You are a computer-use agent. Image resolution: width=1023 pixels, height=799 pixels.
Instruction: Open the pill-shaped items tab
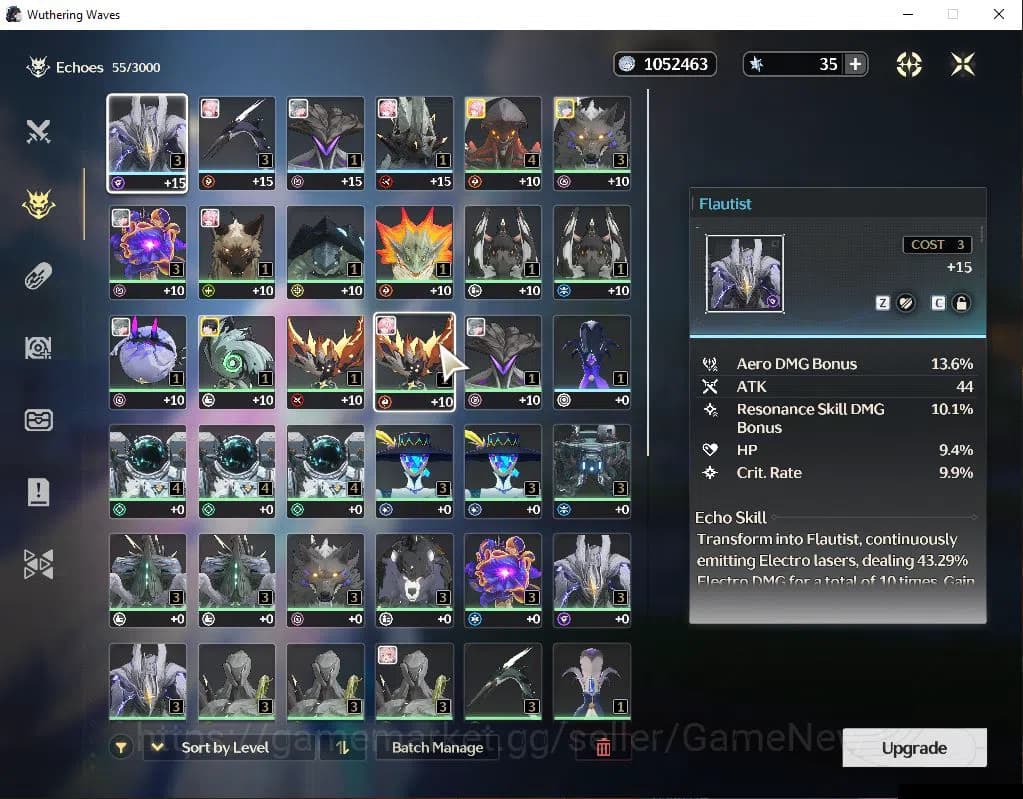(x=38, y=276)
